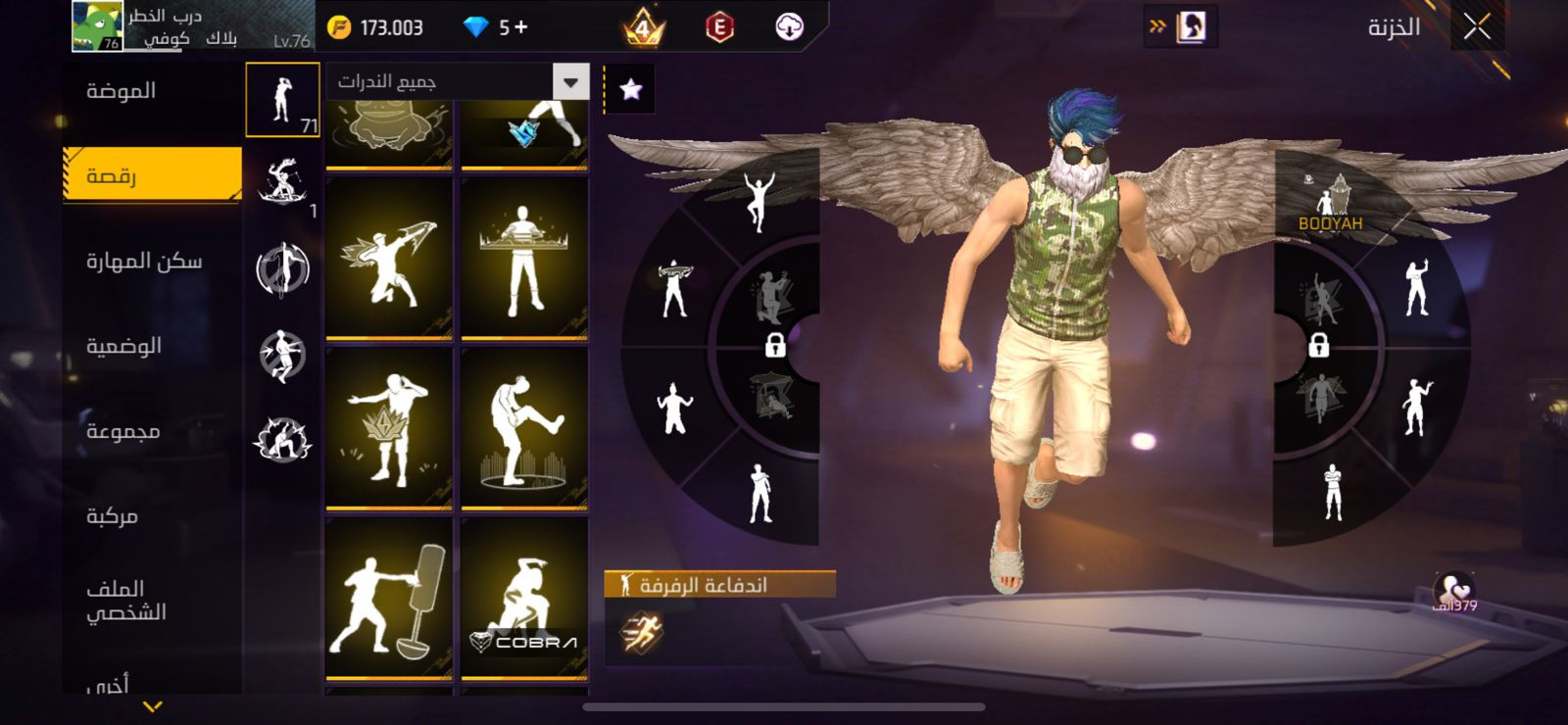Select the archer bow emote tile
1568x725 pixels.
[x=389, y=257]
